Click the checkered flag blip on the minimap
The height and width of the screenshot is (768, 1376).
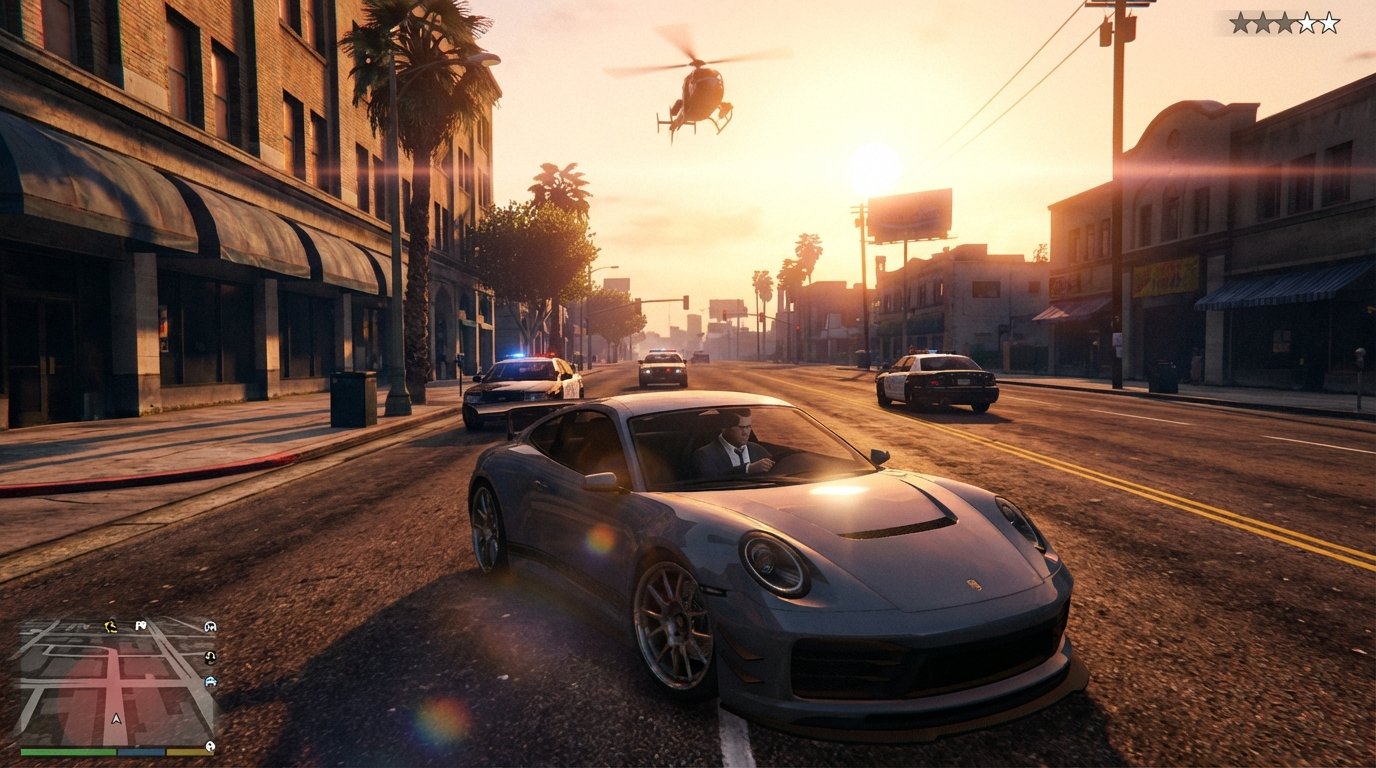click(x=140, y=626)
